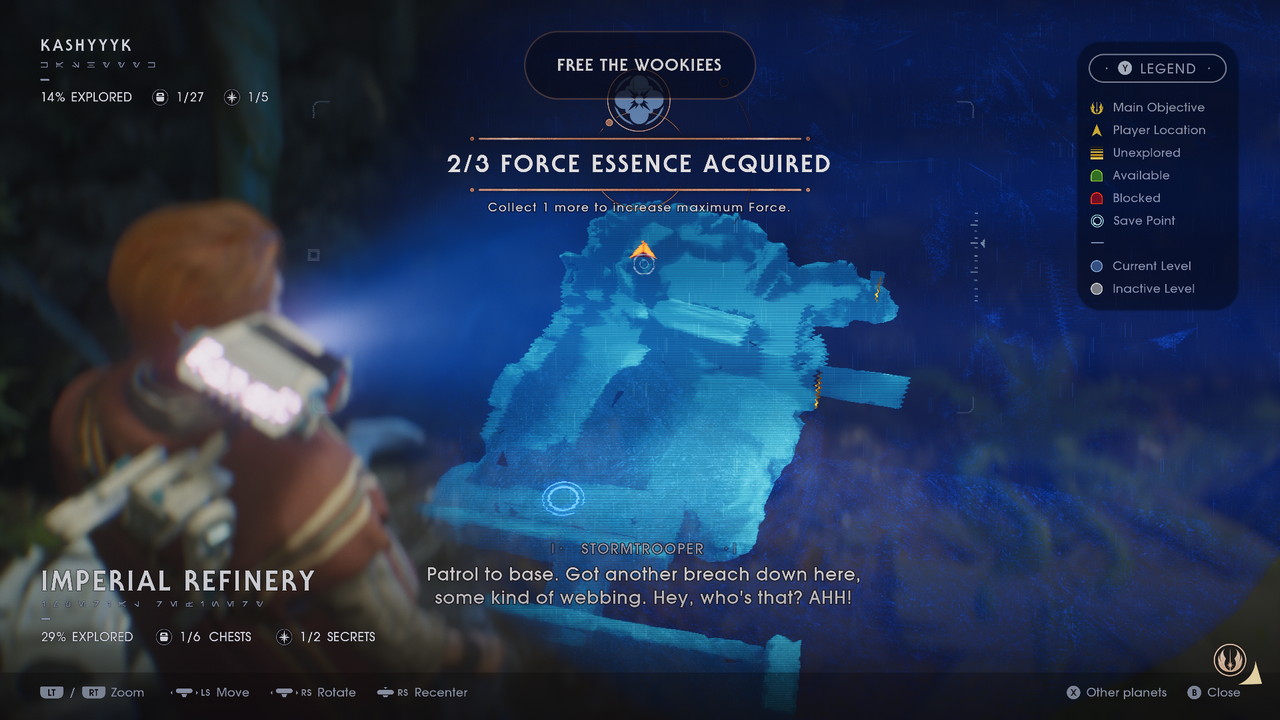
Task: Open the Imperial Refinery map section label
Action: (x=177, y=581)
